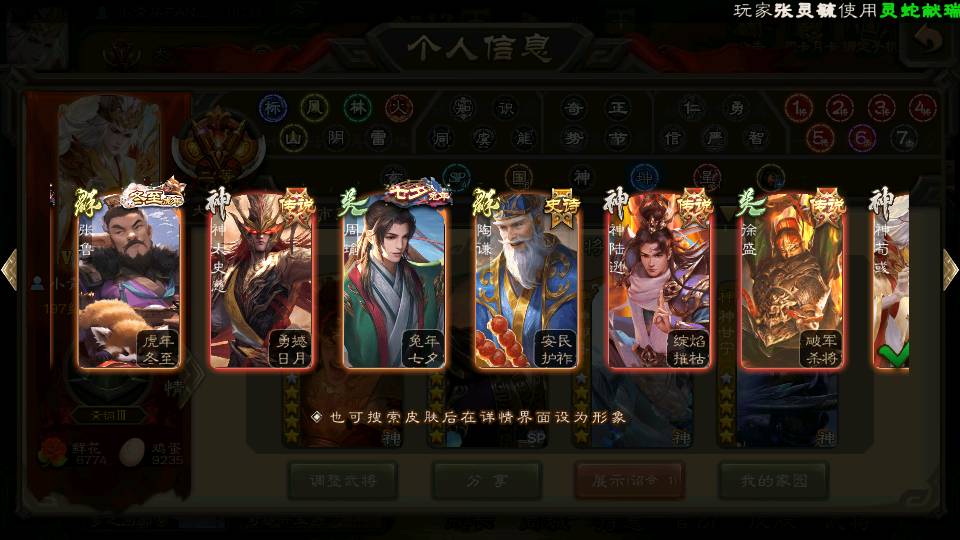
Task: Toggle the 标 package filter
Action: [273, 108]
